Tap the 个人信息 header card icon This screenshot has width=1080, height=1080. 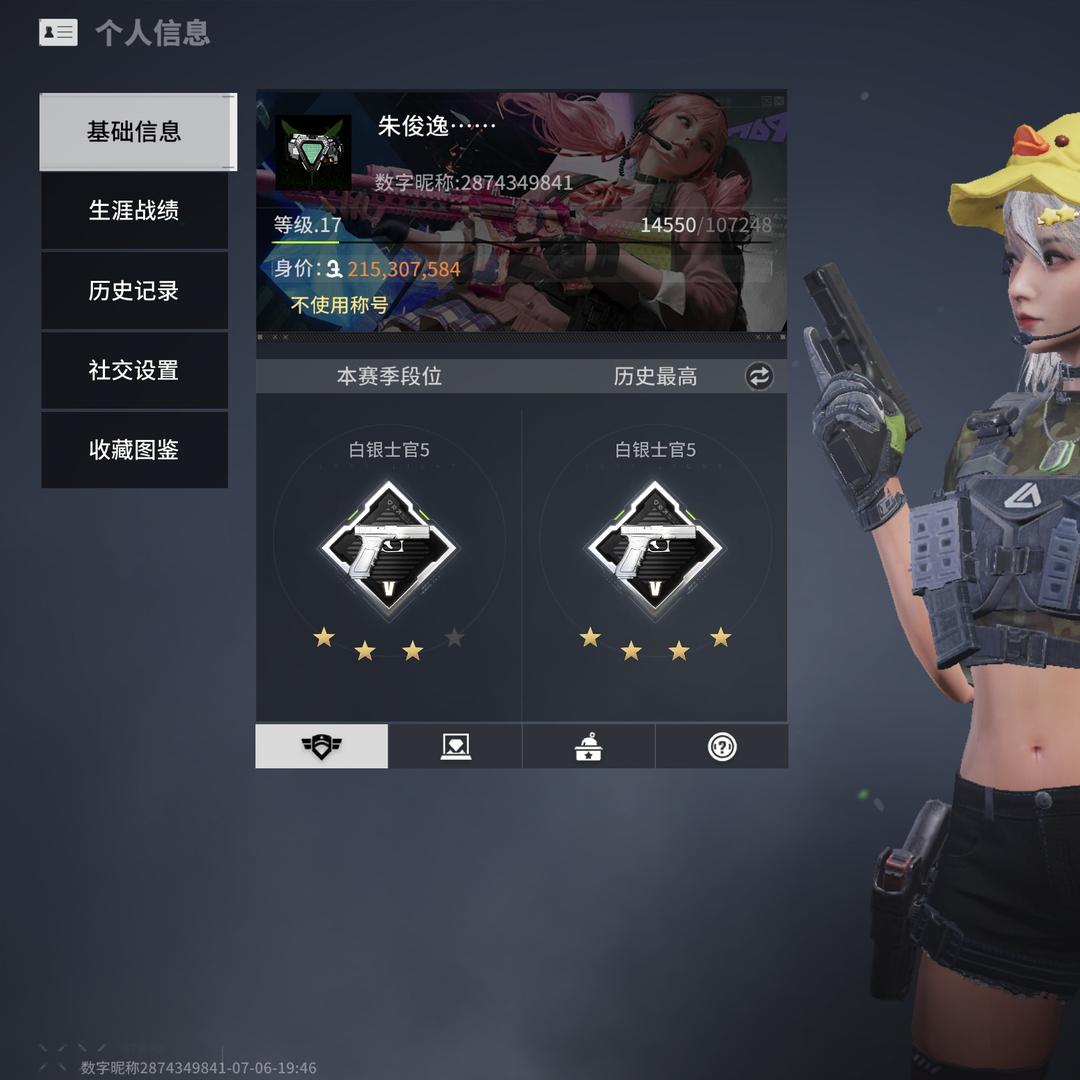tap(58, 33)
